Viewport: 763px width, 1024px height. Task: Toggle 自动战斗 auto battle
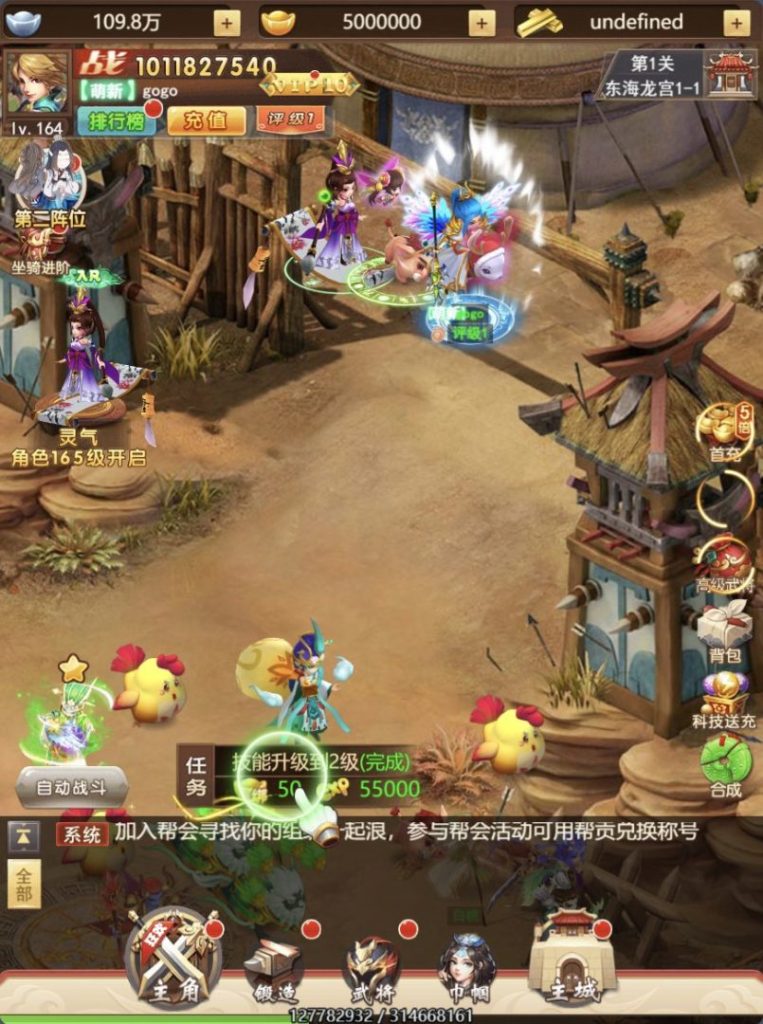[71, 787]
